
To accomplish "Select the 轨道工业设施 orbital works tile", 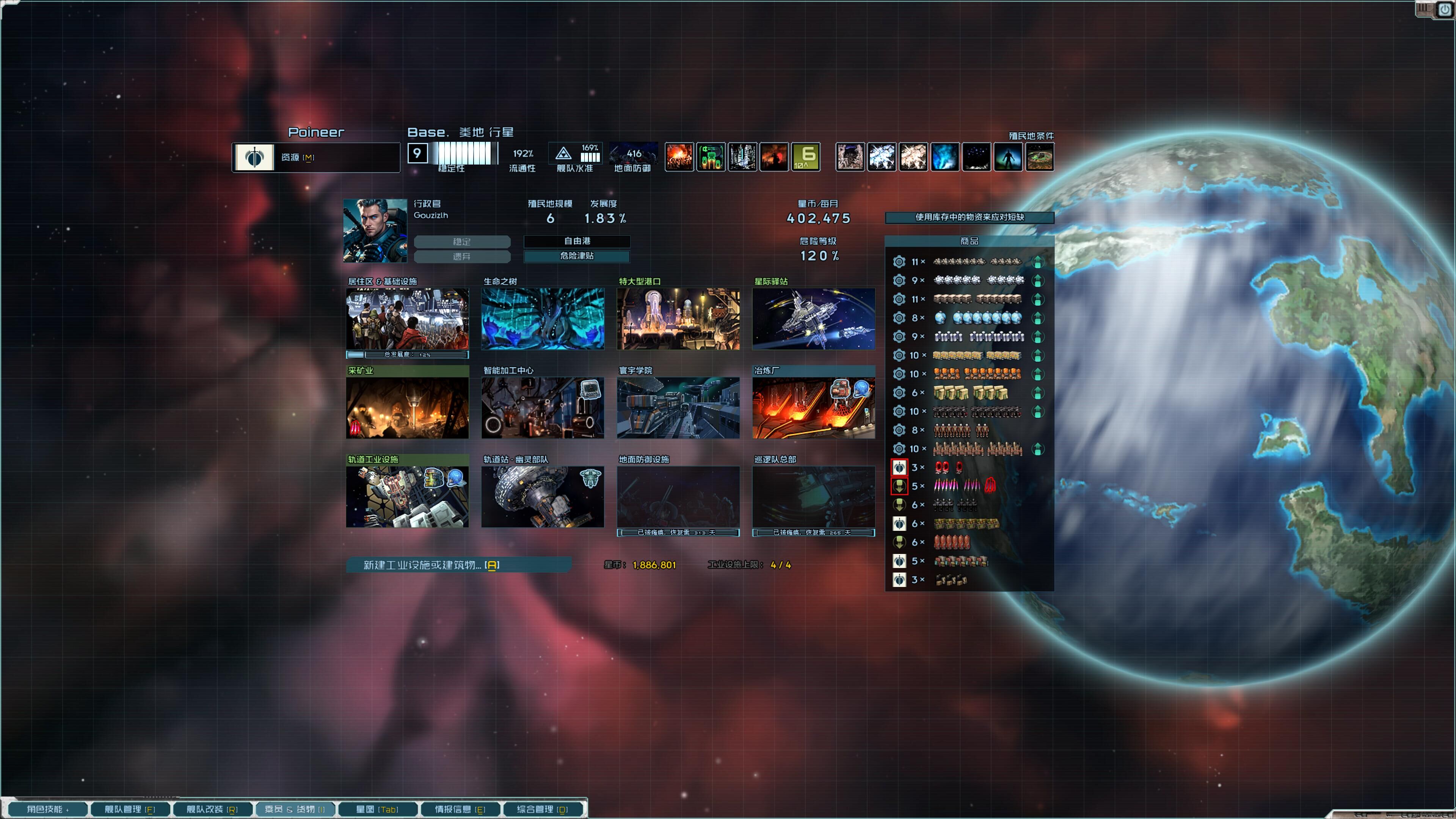I will coord(407,496).
